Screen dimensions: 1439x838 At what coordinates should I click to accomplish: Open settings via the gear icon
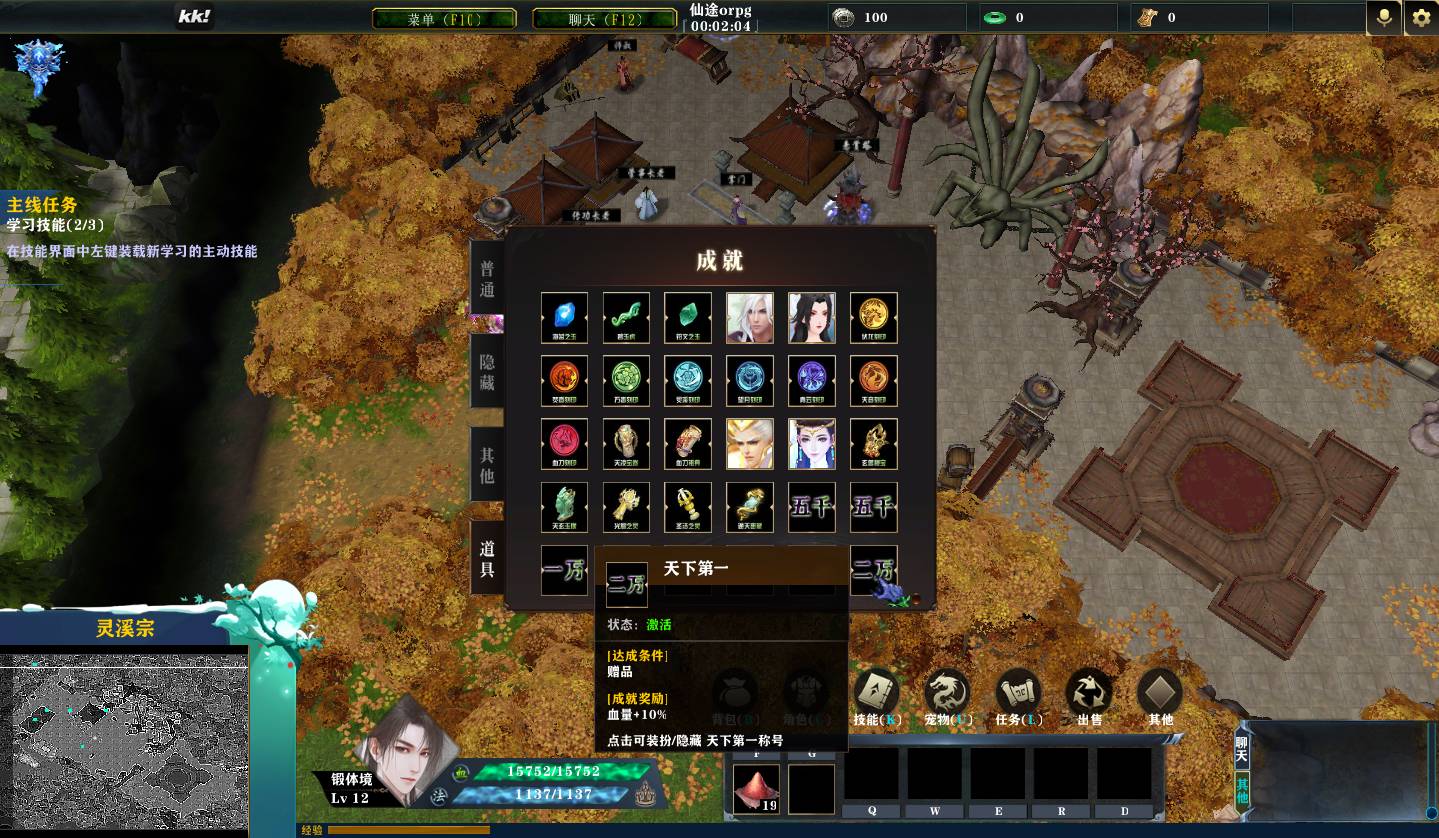point(1421,18)
